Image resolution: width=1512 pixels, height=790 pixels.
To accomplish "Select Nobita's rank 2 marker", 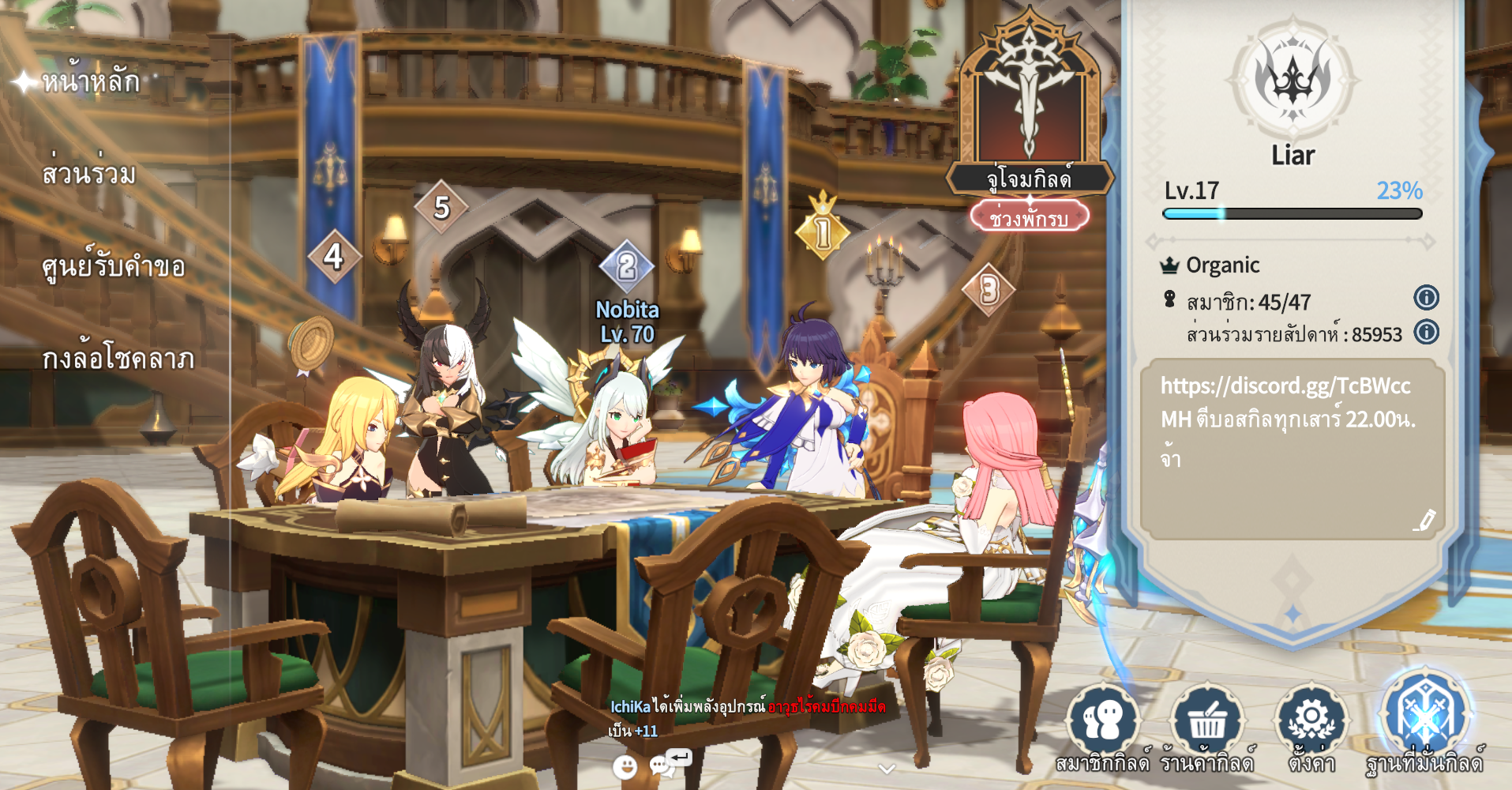I will 626,267.
